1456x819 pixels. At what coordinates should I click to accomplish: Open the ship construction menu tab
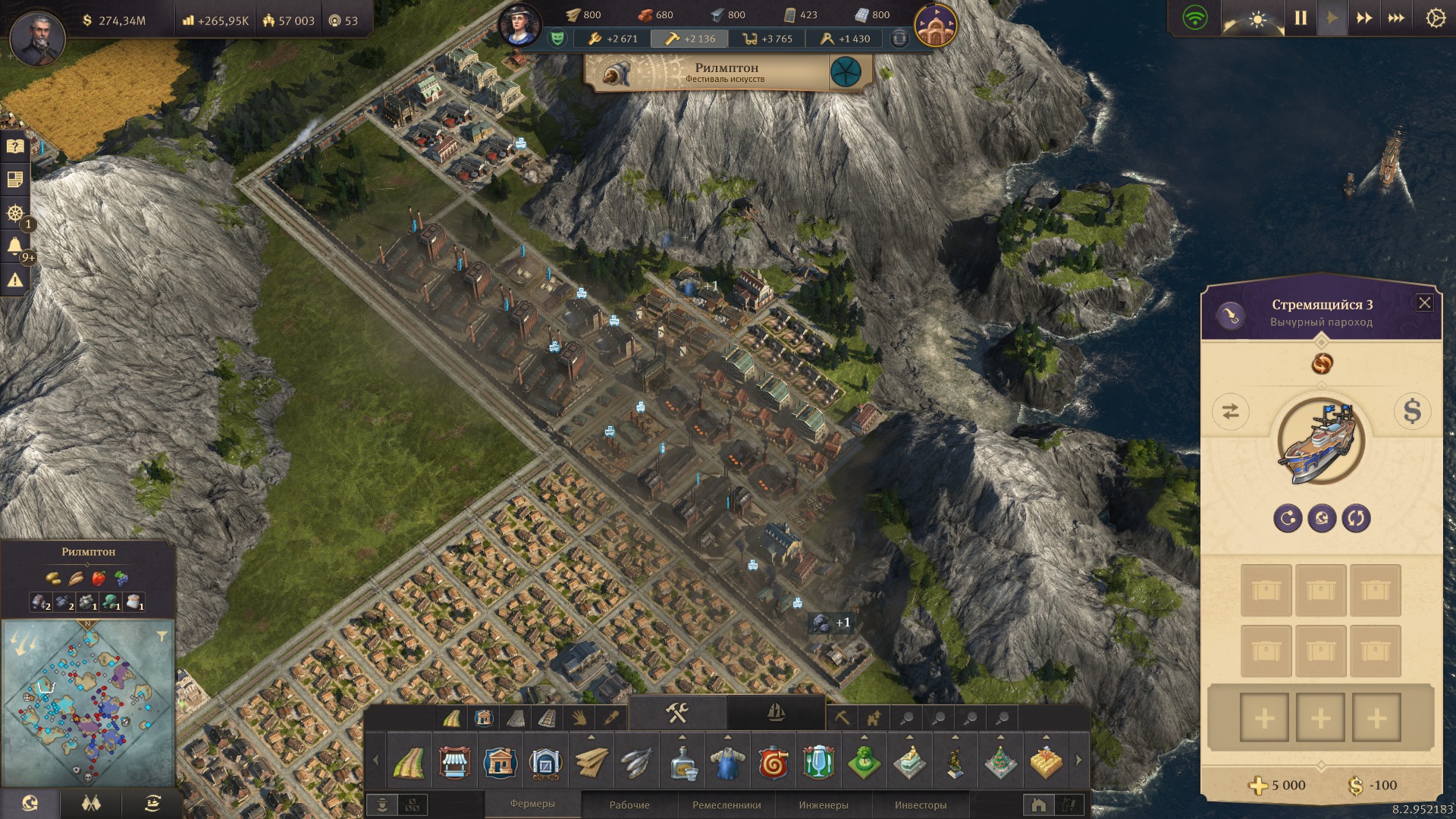776,713
